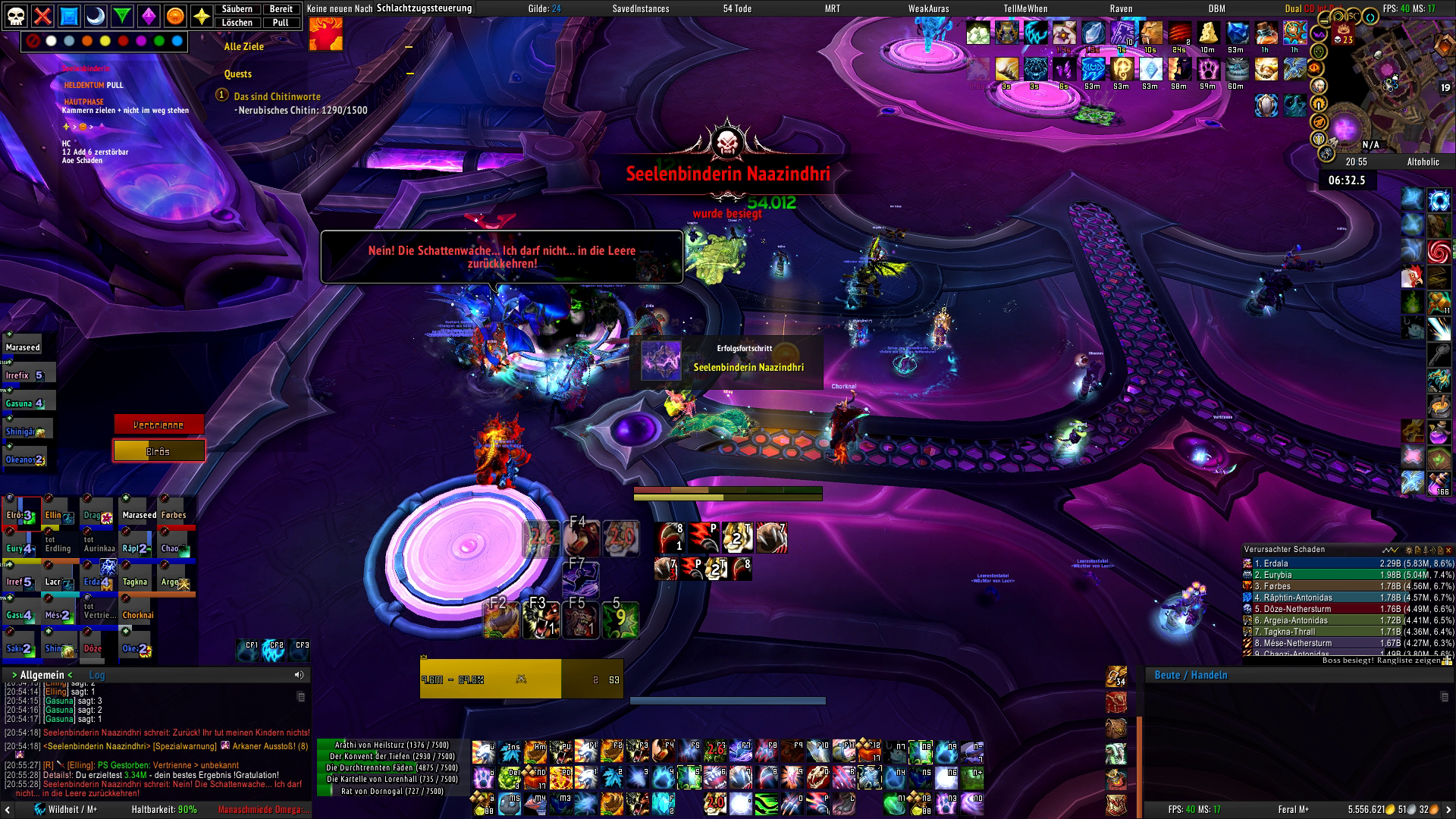
Task: Open Altoholic below the minimap
Action: click(x=1423, y=162)
